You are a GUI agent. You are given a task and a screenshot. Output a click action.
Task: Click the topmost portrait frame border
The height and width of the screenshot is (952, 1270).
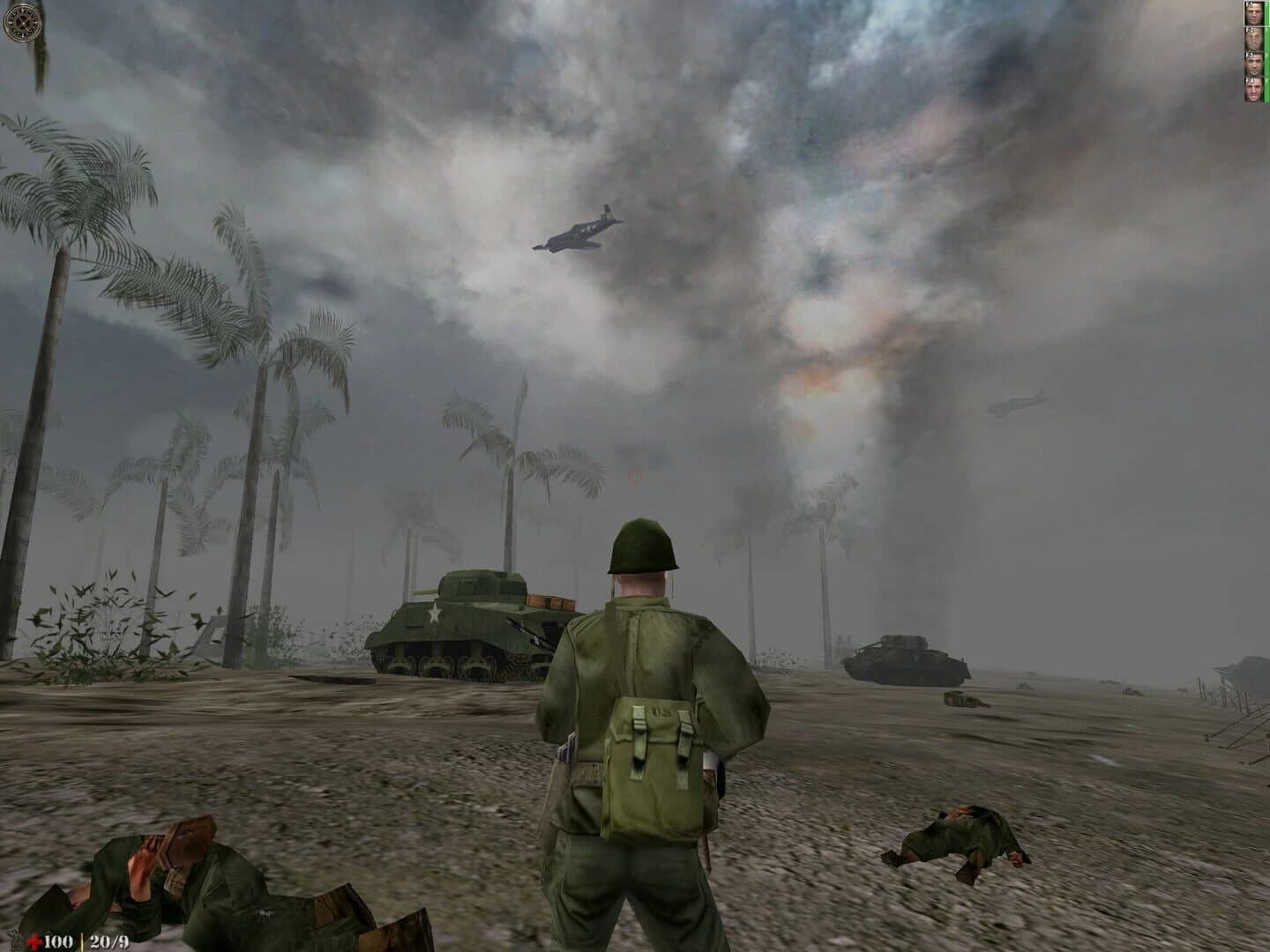(x=1253, y=2)
